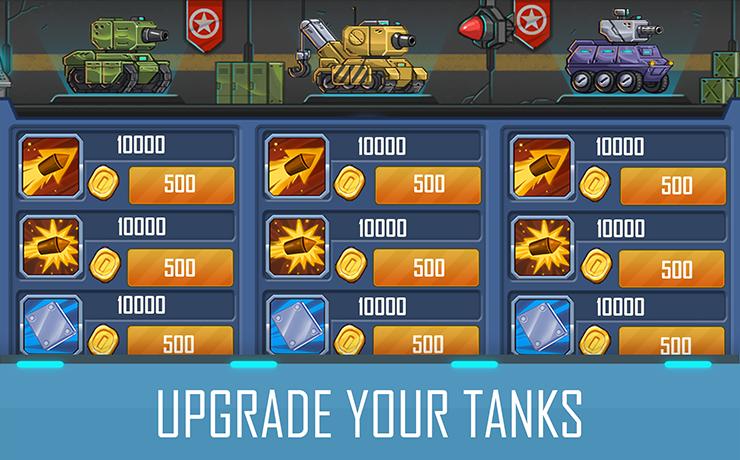Buy the green tank's flying bullet upgrade for 500

[181, 185]
